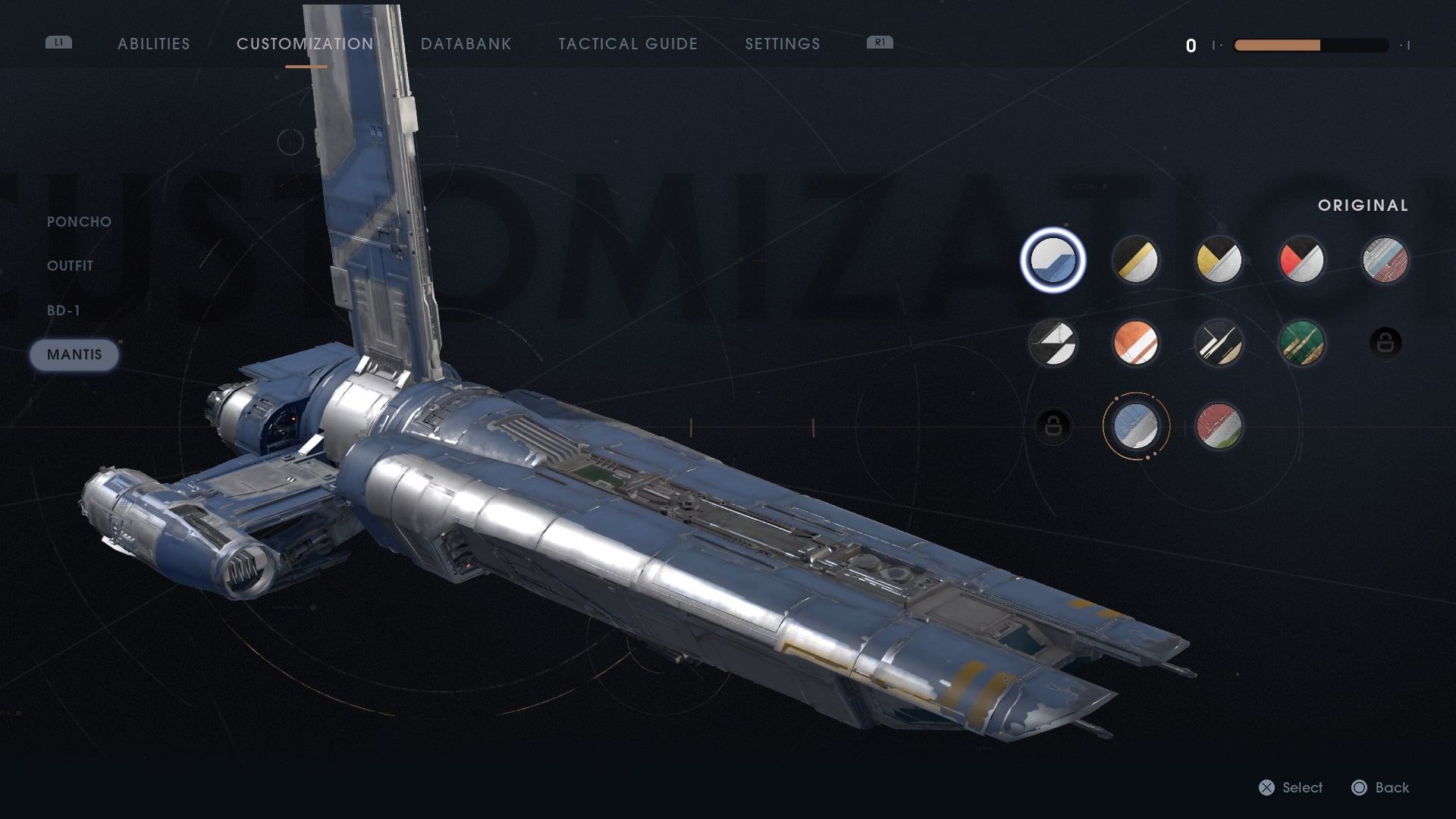The height and width of the screenshot is (819, 1456).
Task: Apply the red and green paint scheme
Action: pos(1219,426)
